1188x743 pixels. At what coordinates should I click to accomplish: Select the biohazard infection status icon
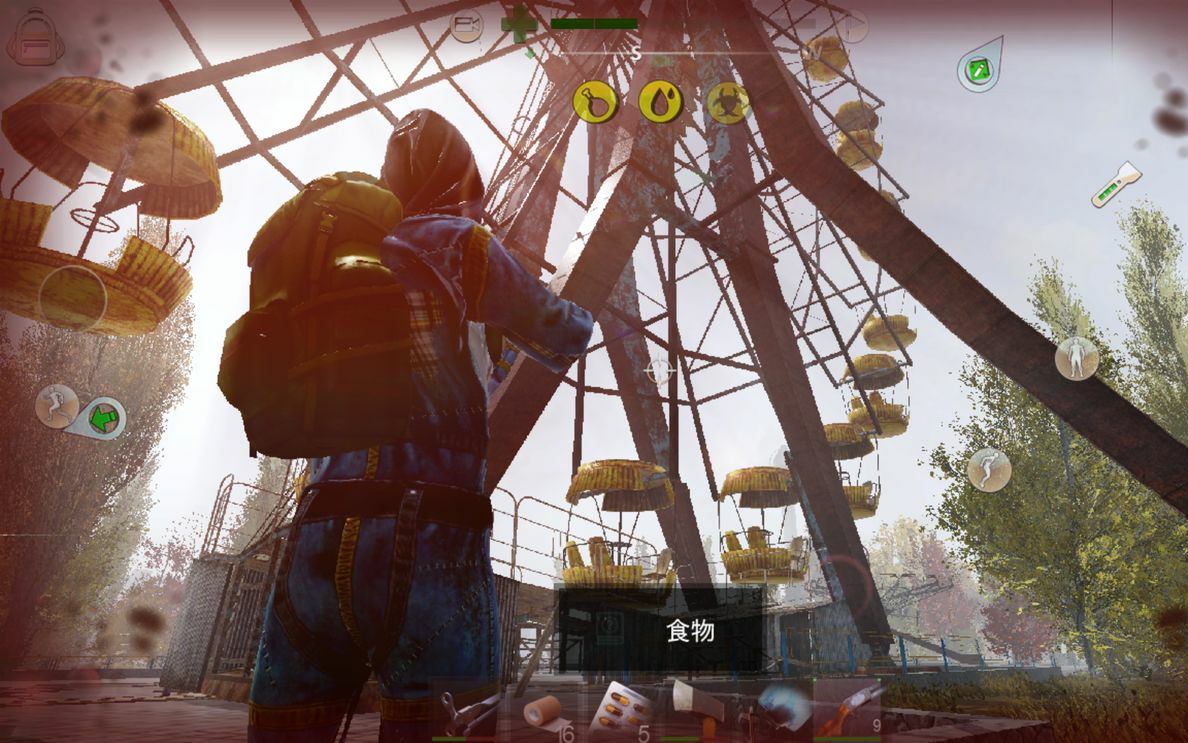pyautogui.click(x=727, y=102)
